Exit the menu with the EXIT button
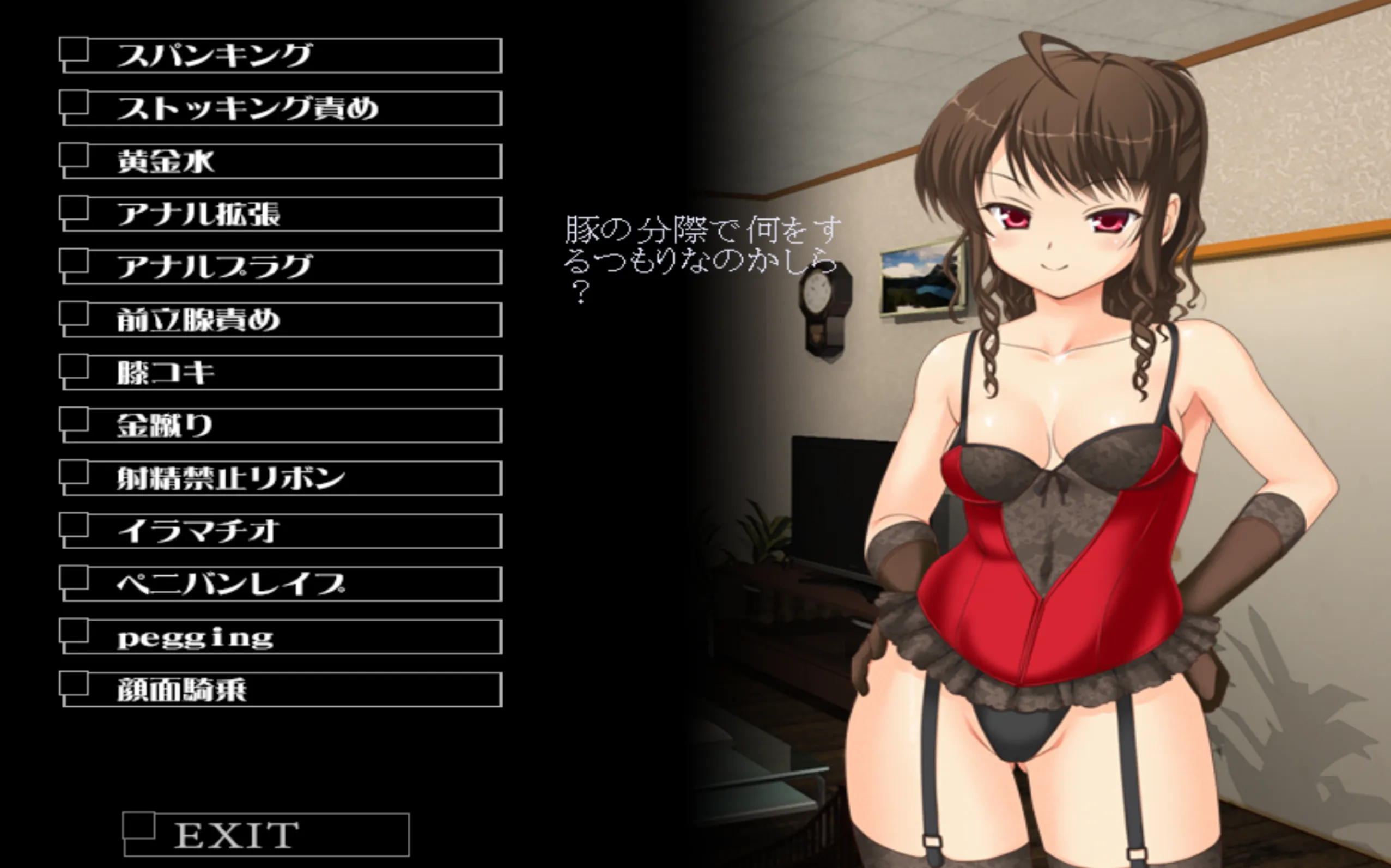The width and height of the screenshot is (1391, 868). [x=266, y=835]
